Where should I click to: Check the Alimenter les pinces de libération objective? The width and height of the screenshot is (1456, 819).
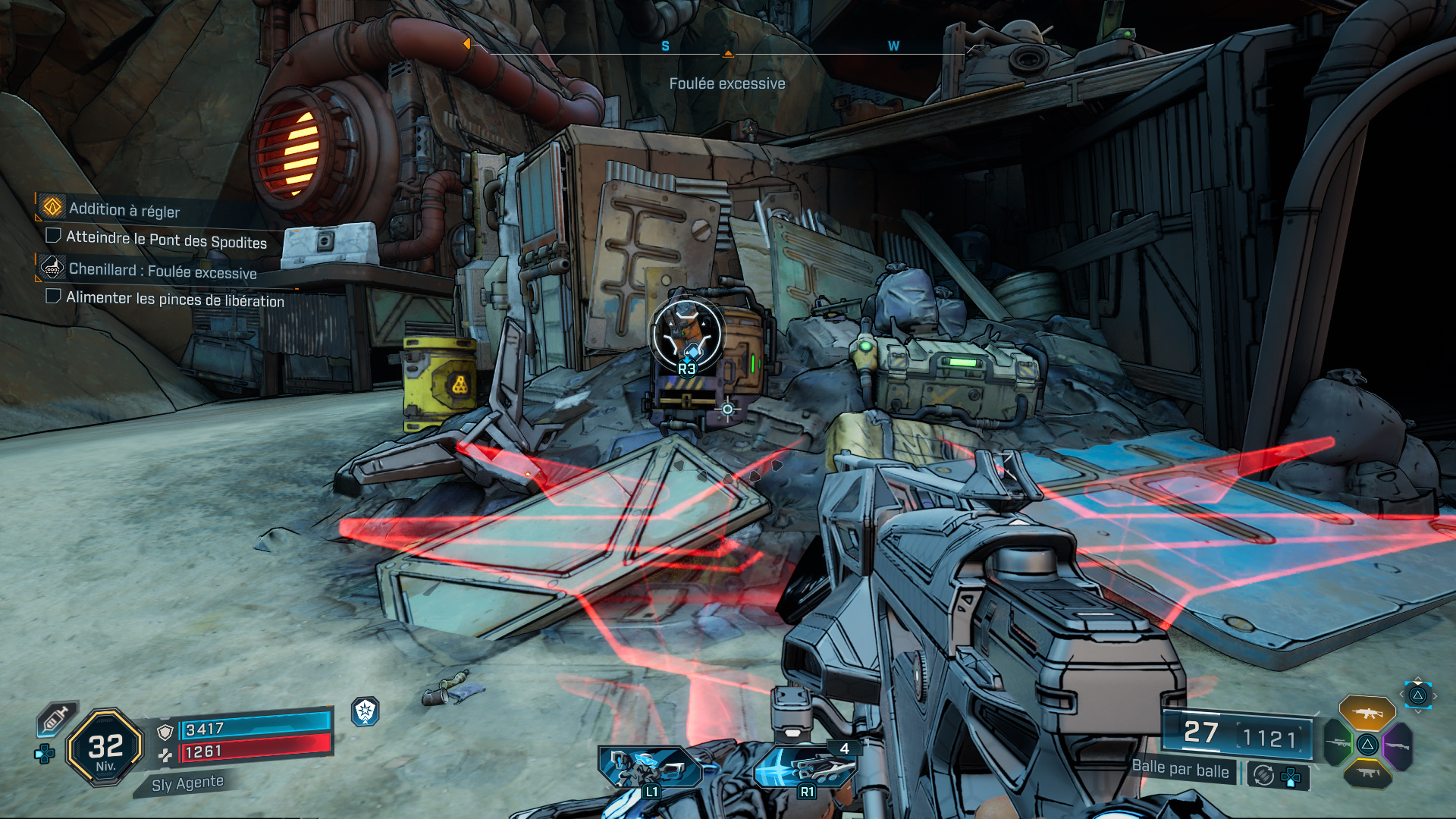click(x=52, y=299)
